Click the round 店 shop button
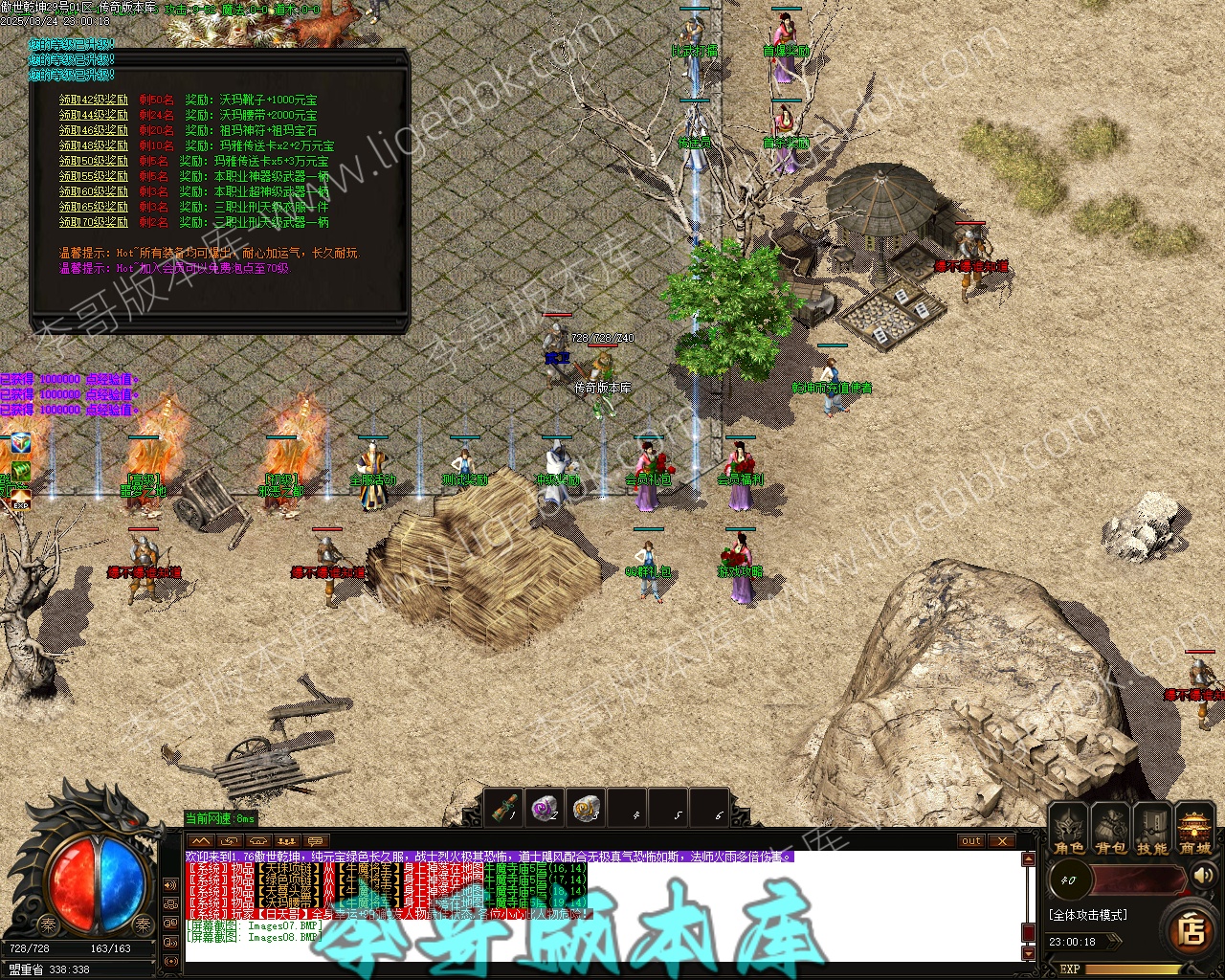Image resolution: width=1225 pixels, height=980 pixels. (1191, 929)
